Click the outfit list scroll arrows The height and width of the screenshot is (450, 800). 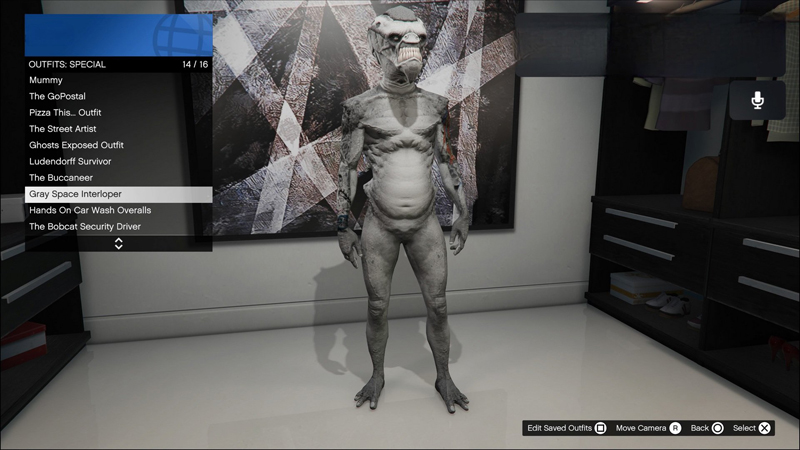click(x=118, y=243)
